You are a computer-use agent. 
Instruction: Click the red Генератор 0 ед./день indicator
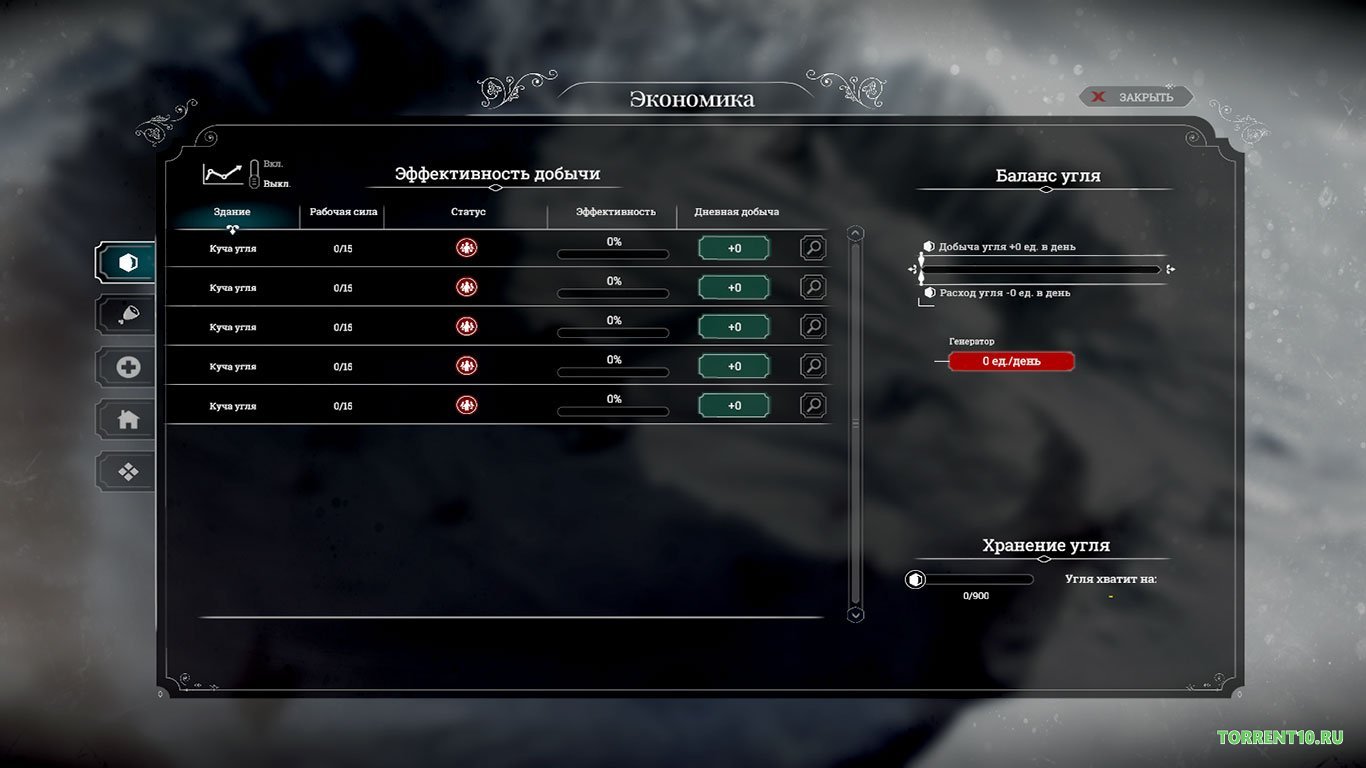1010,361
